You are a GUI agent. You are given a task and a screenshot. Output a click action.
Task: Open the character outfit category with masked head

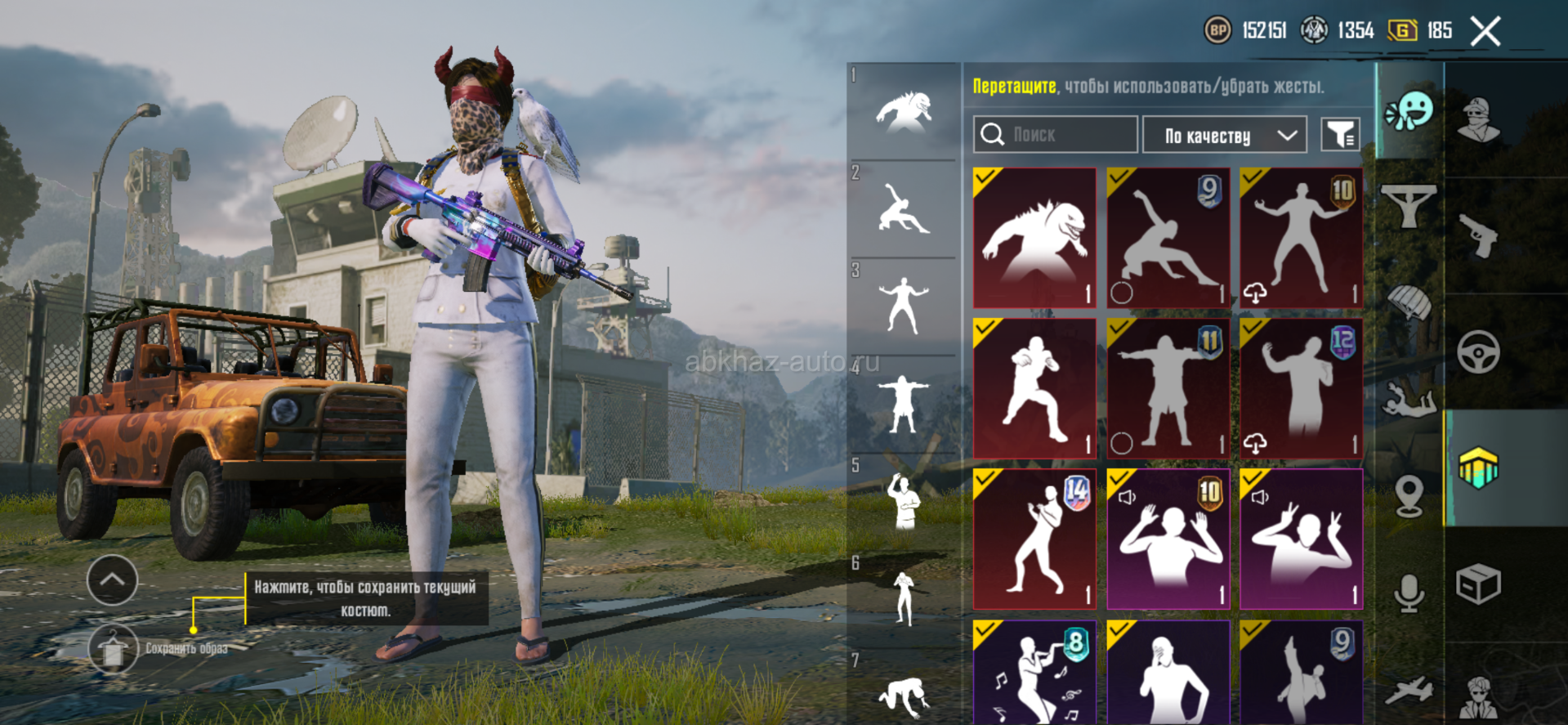[x=1478, y=120]
